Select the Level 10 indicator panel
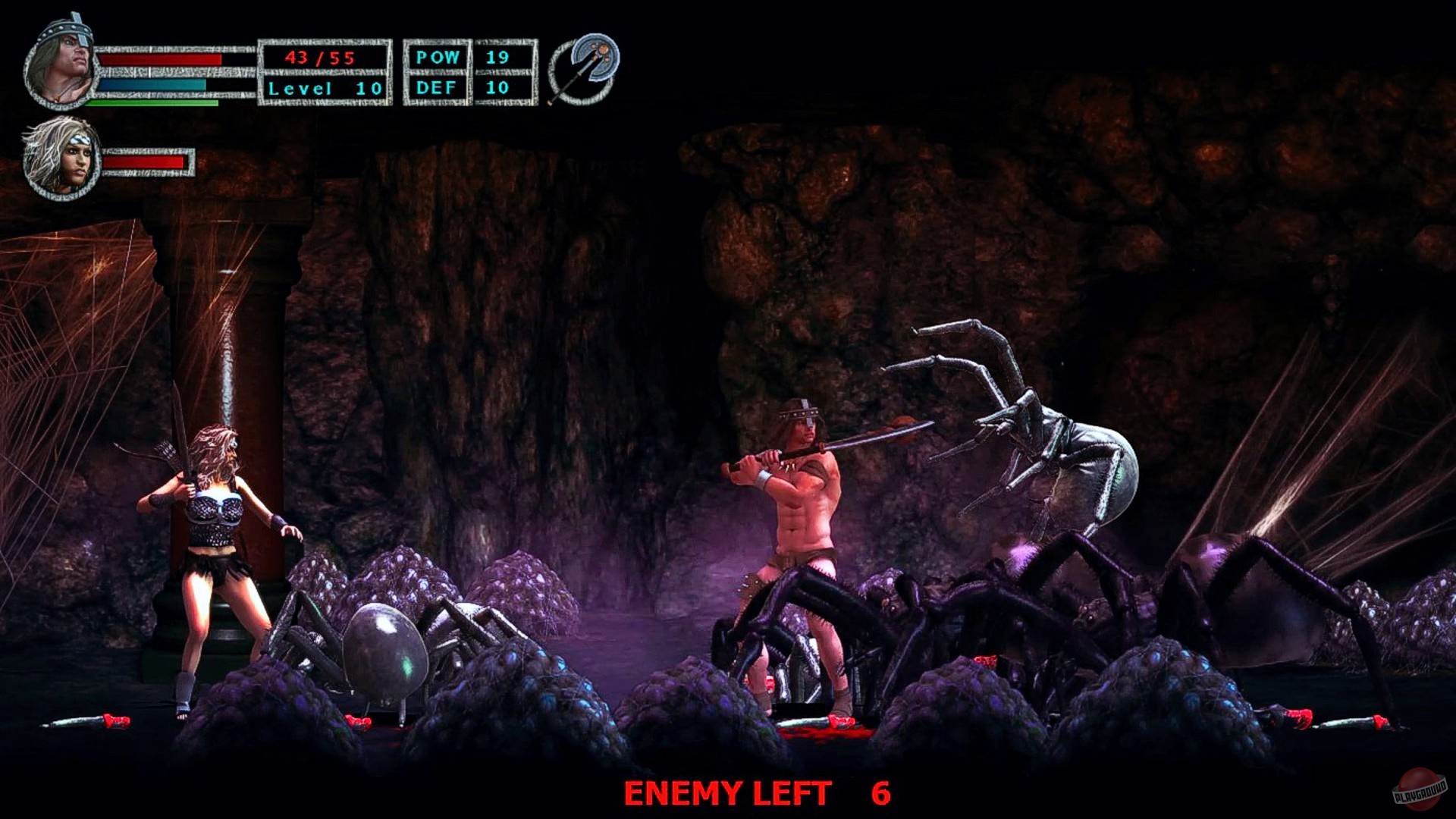1456x819 pixels. (x=325, y=87)
